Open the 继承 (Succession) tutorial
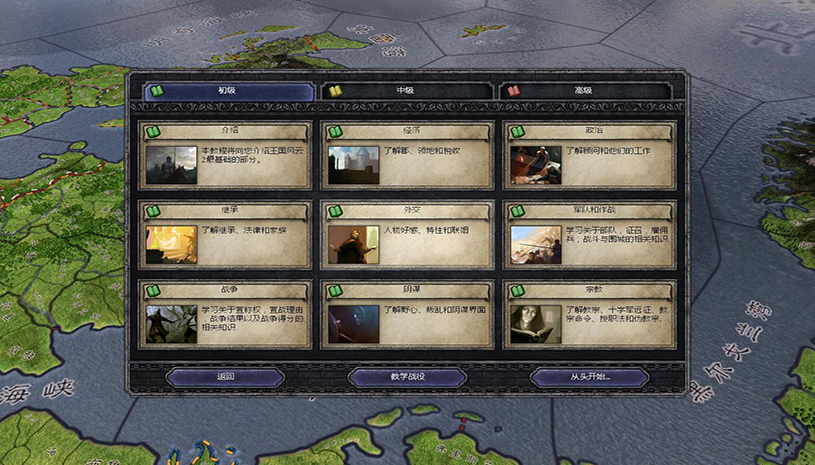The image size is (815, 465). (x=225, y=234)
